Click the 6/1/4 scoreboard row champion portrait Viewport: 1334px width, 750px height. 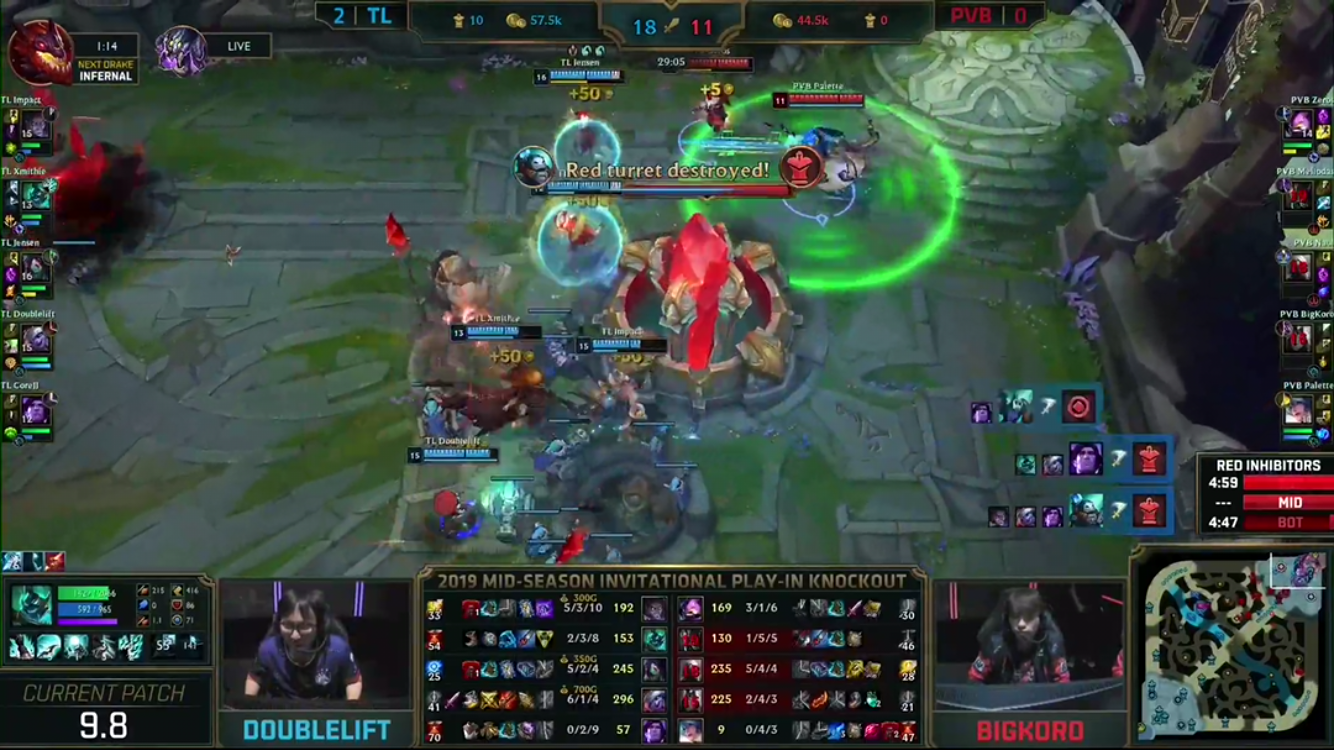pos(654,700)
